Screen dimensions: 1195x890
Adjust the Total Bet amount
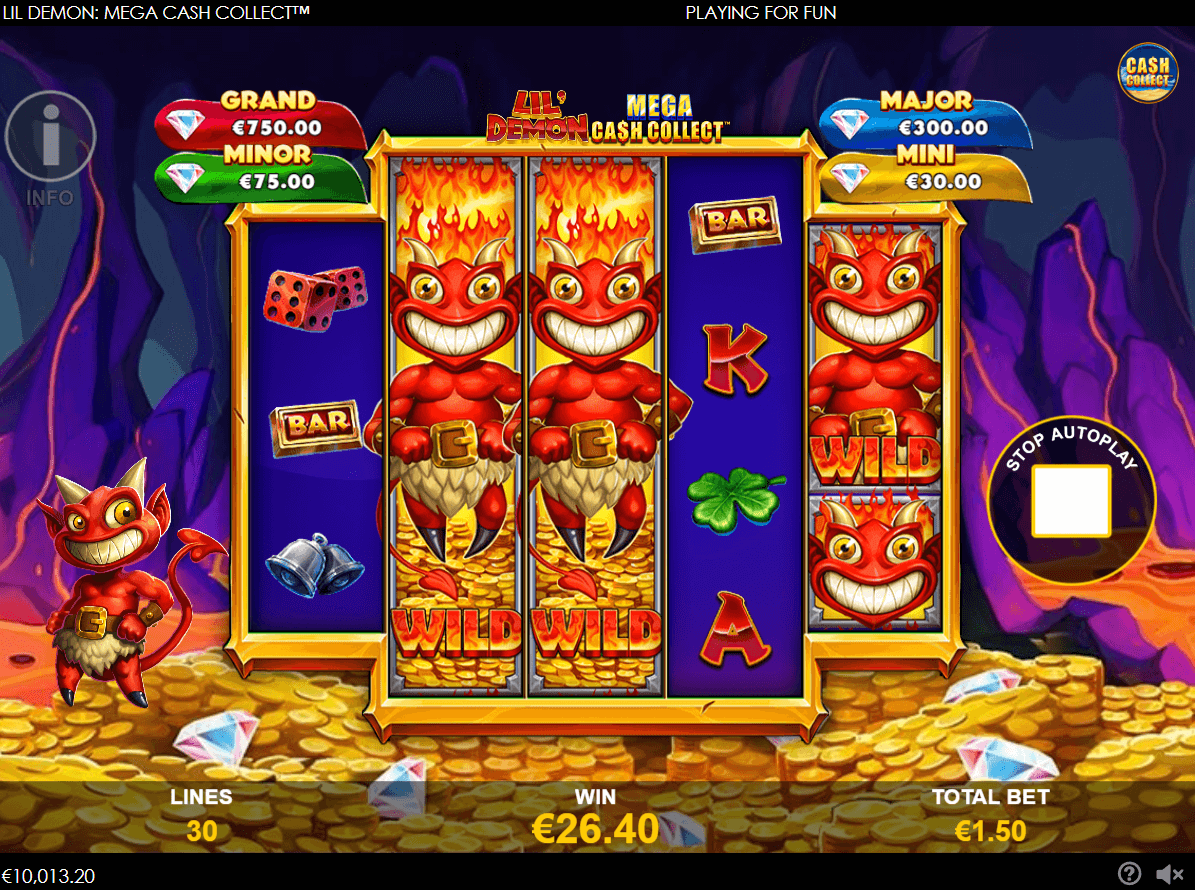990,830
